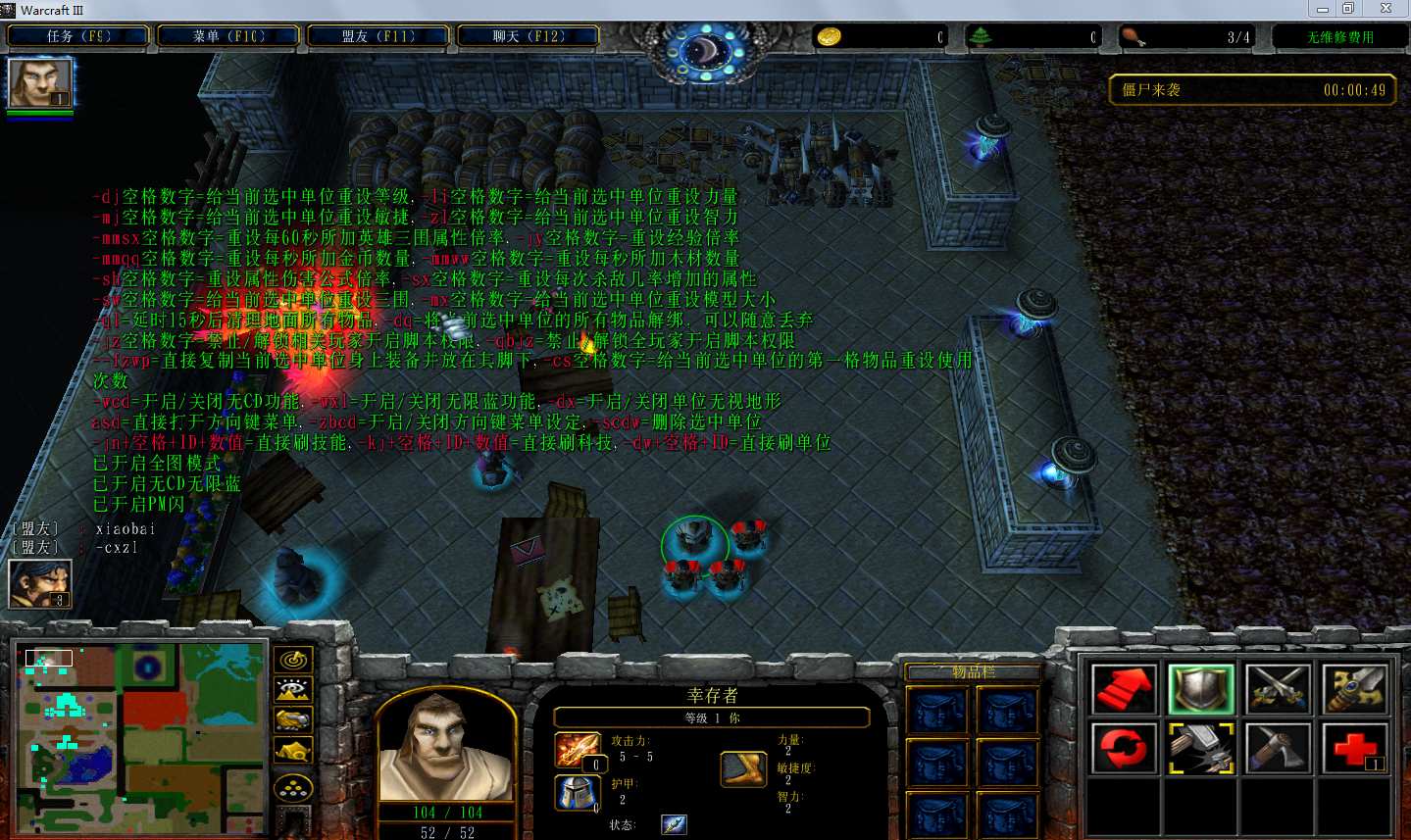Open the 聊天 (F12) chat log

pyautogui.click(x=529, y=36)
